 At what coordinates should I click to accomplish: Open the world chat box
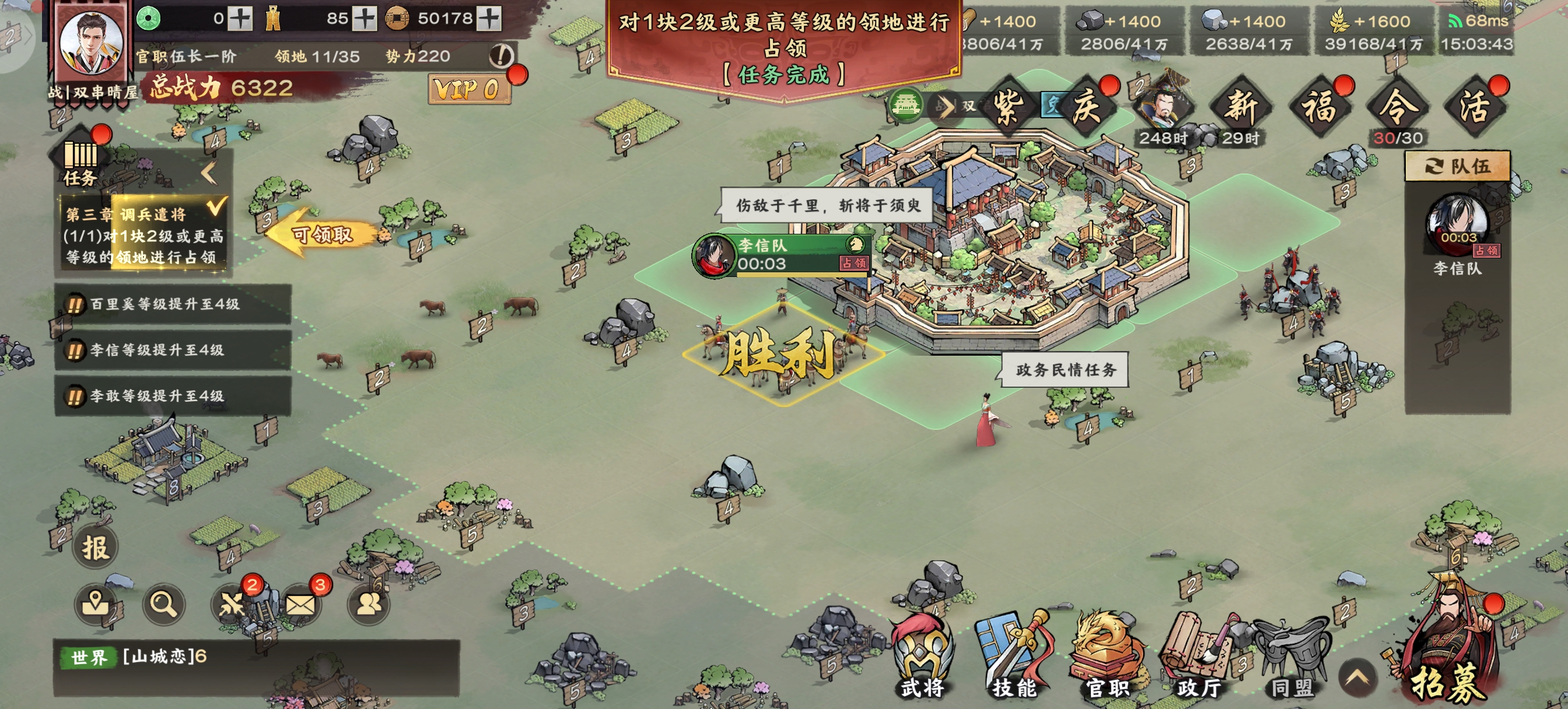256,668
